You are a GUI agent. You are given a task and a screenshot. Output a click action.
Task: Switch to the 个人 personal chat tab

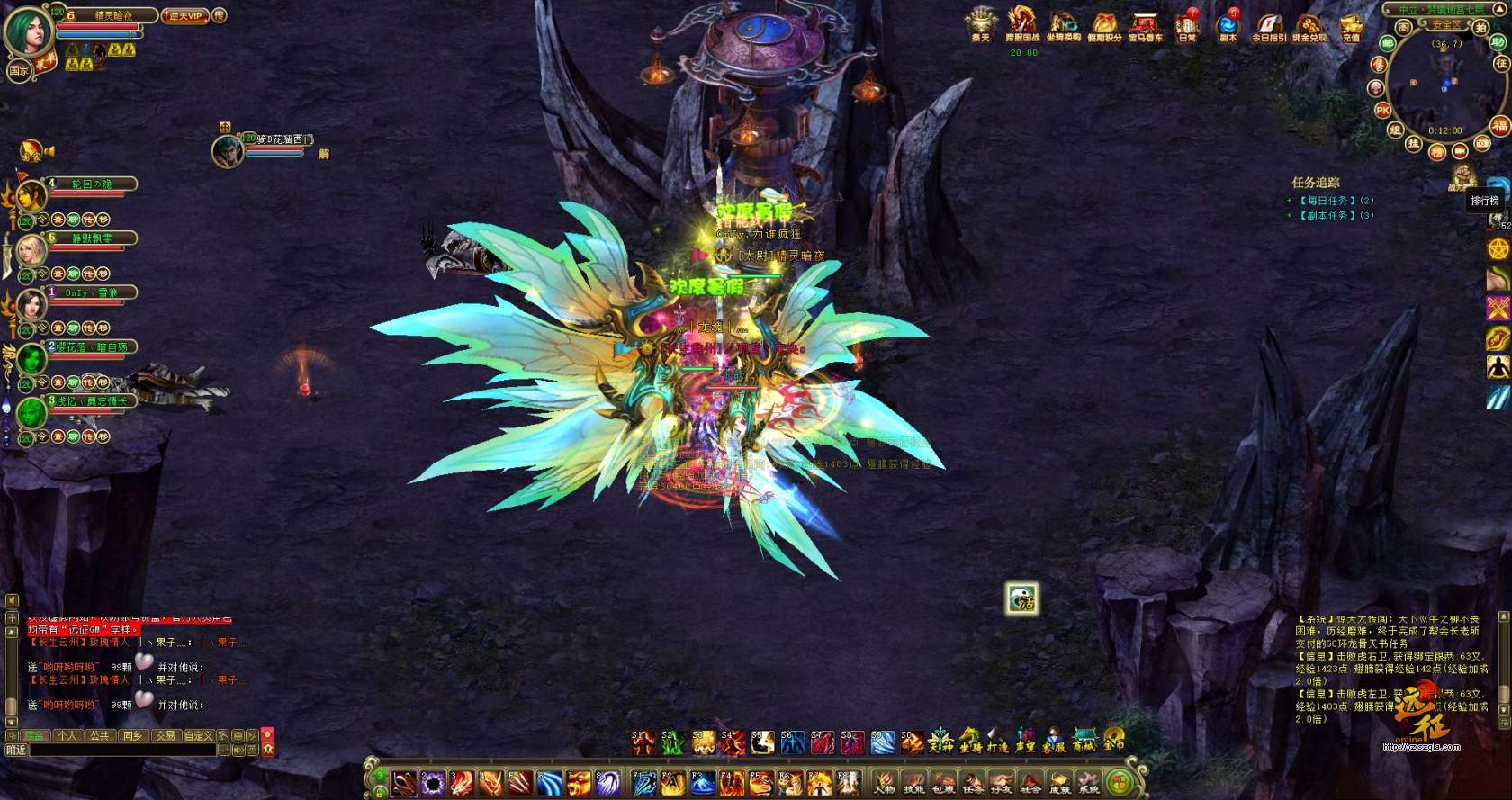pyautogui.click(x=67, y=735)
